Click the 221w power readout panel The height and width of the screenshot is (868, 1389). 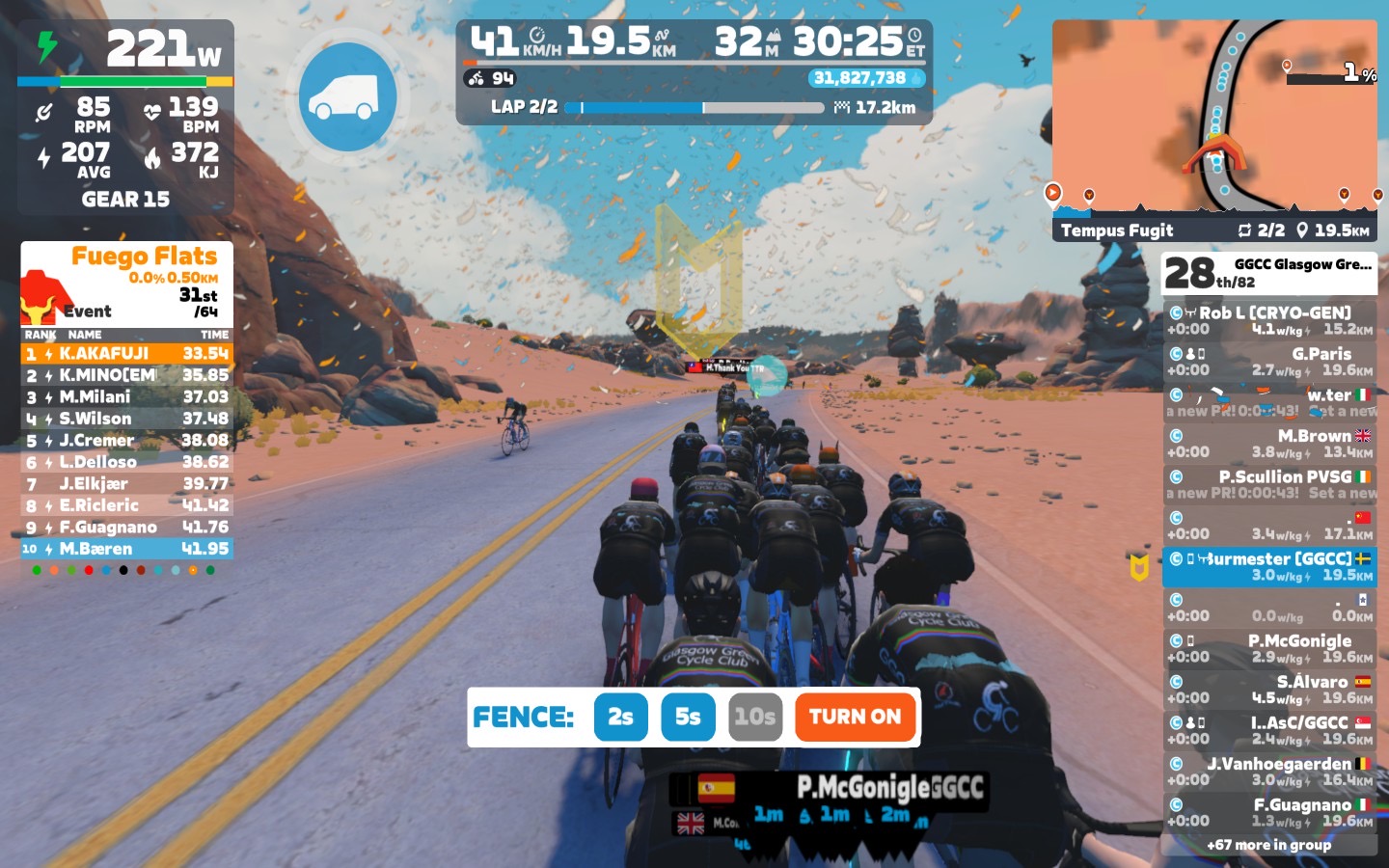[125, 48]
